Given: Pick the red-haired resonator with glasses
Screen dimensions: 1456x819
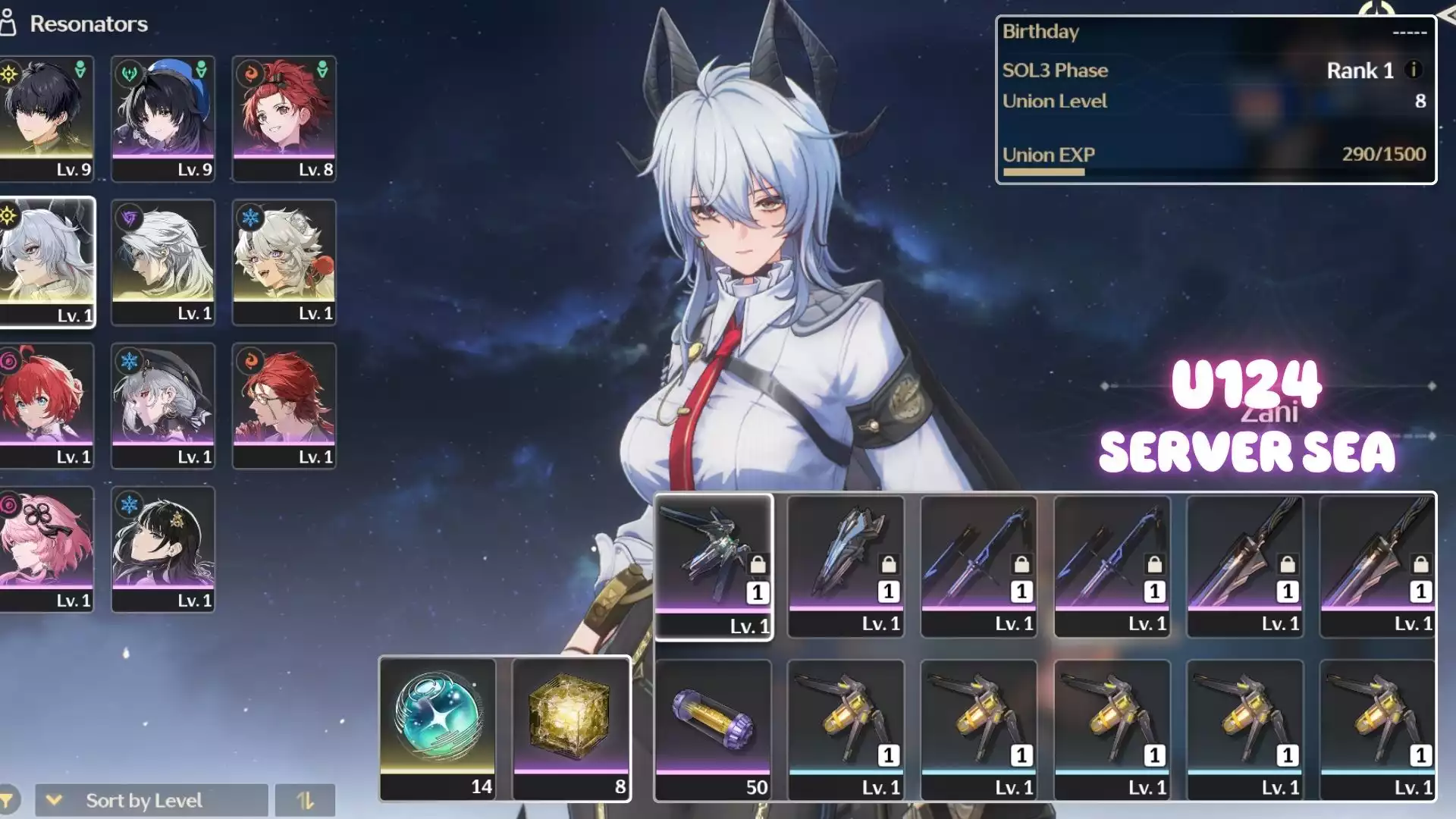Looking at the screenshot, I should point(284,405).
